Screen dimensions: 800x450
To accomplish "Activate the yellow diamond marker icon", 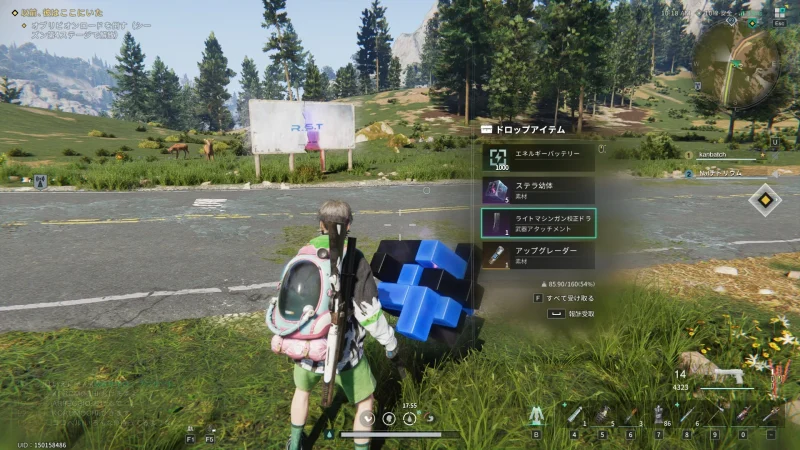I will coord(765,199).
